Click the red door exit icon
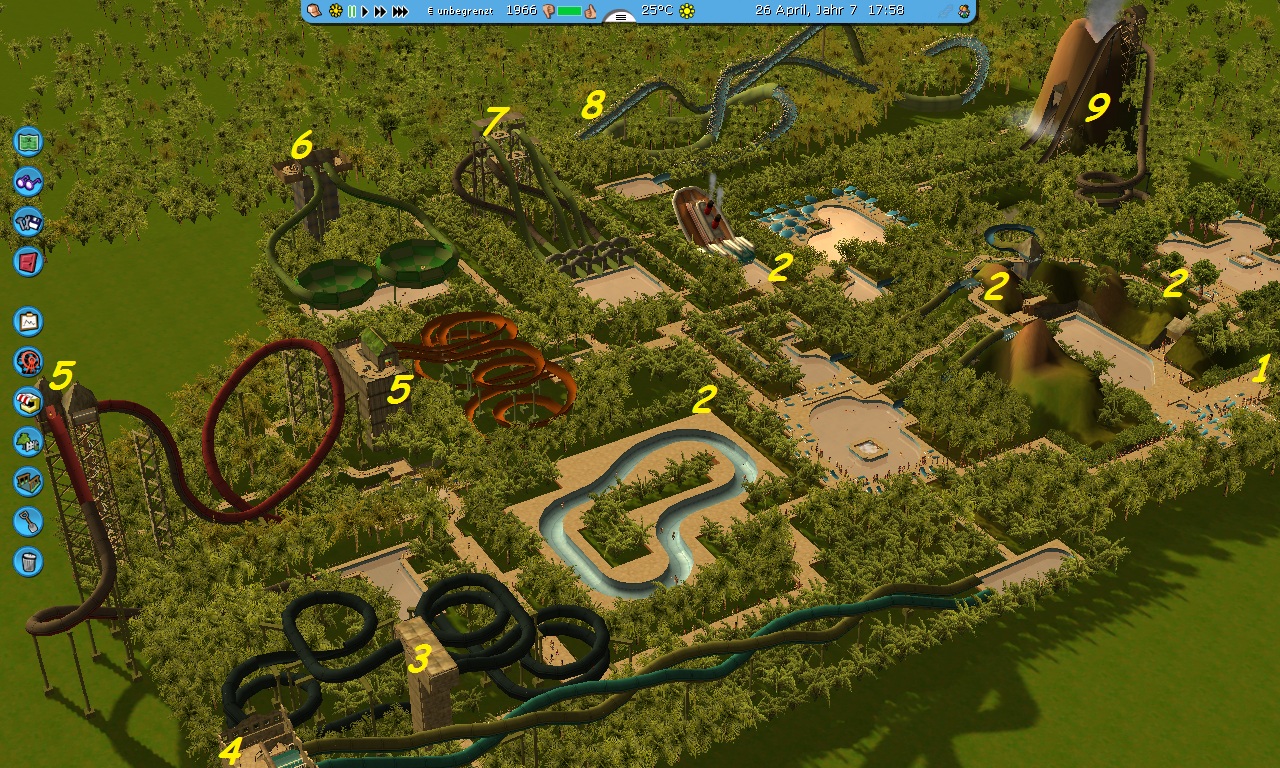This screenshot has width=1280, height=768. pos(28,261)
